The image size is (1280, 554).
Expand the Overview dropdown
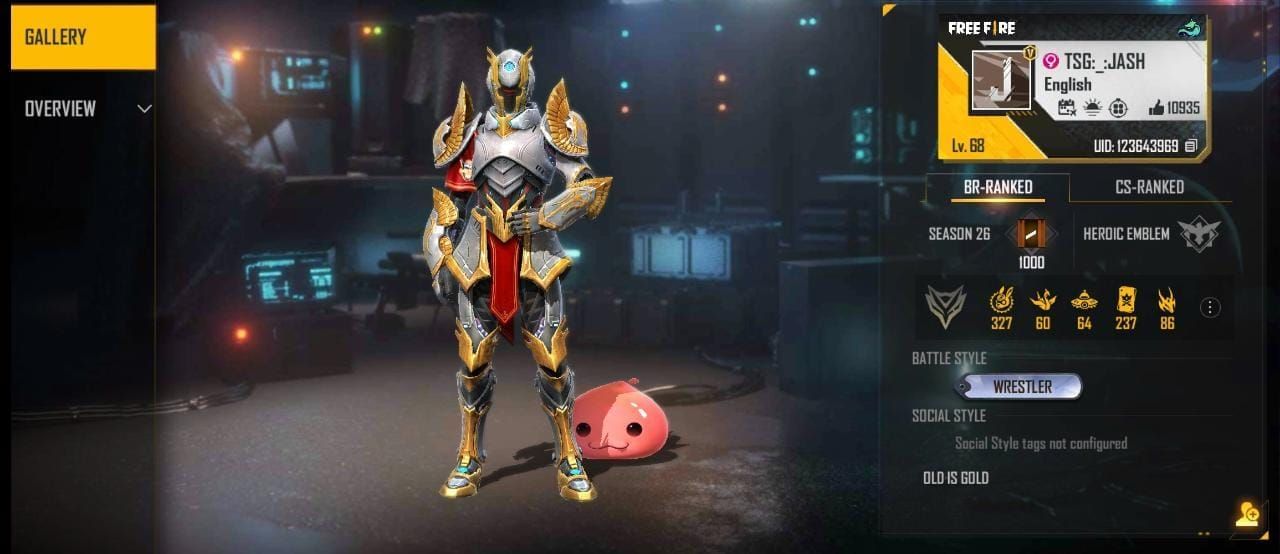coord(144,108)
